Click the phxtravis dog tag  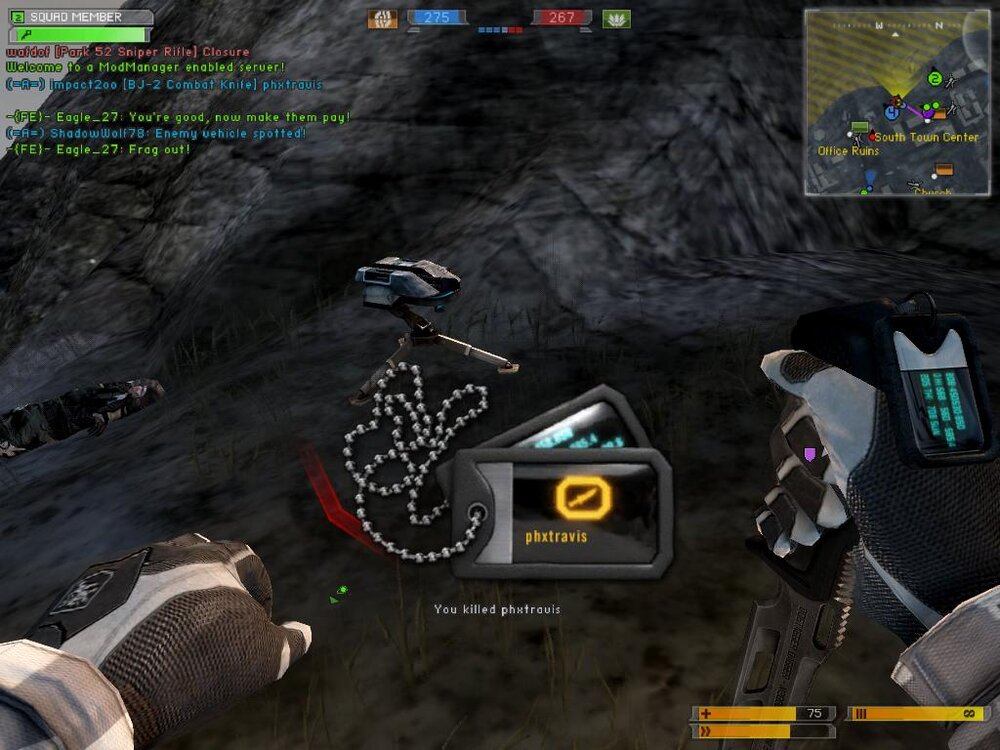tap(556, 513)
